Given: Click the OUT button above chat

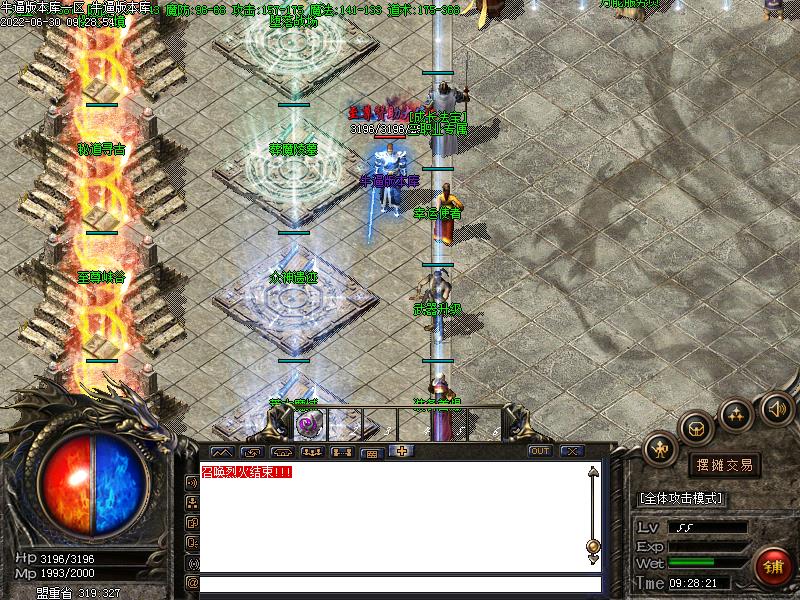Looking at the screenshot, I should pos(540,451).
